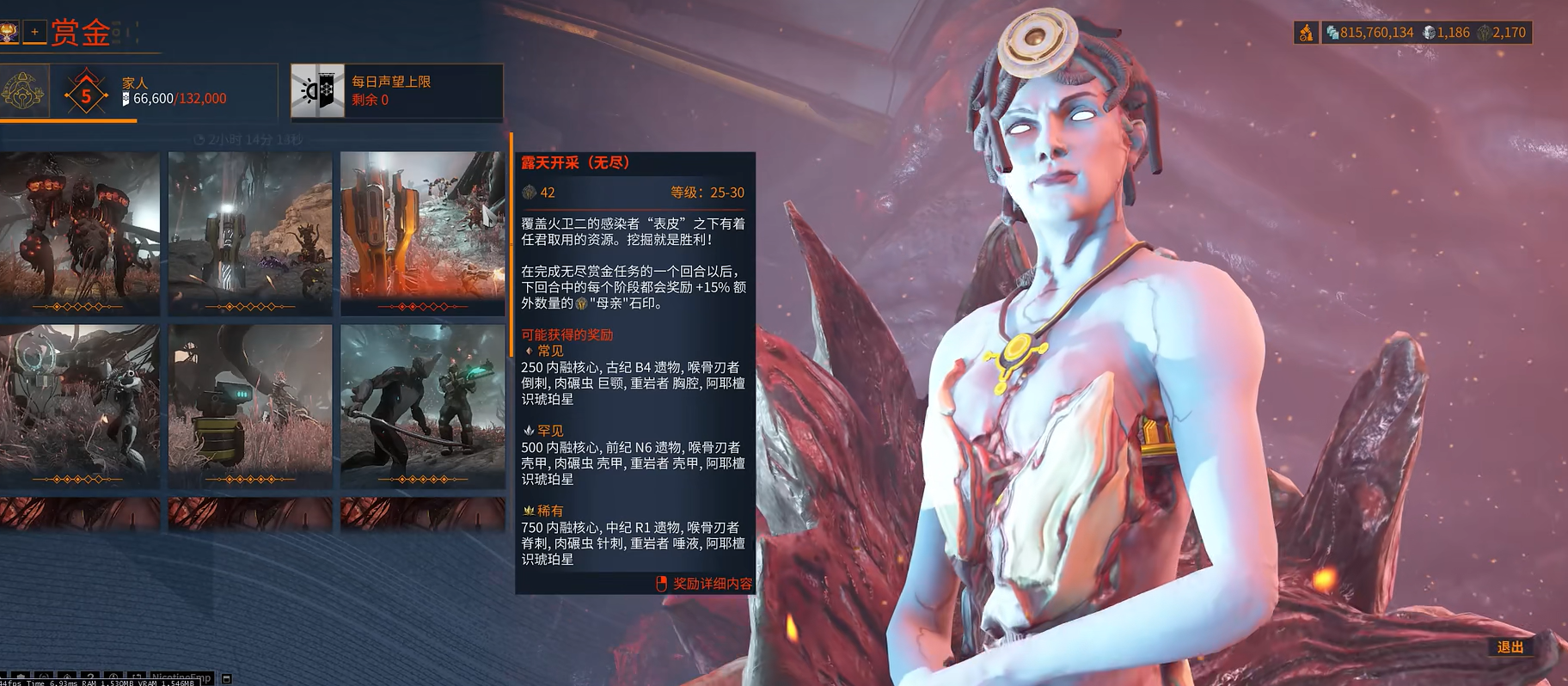
Task: Click the 稀有 rare rarity crown icon
Action: pyautogui.click(x=527, y=509)
